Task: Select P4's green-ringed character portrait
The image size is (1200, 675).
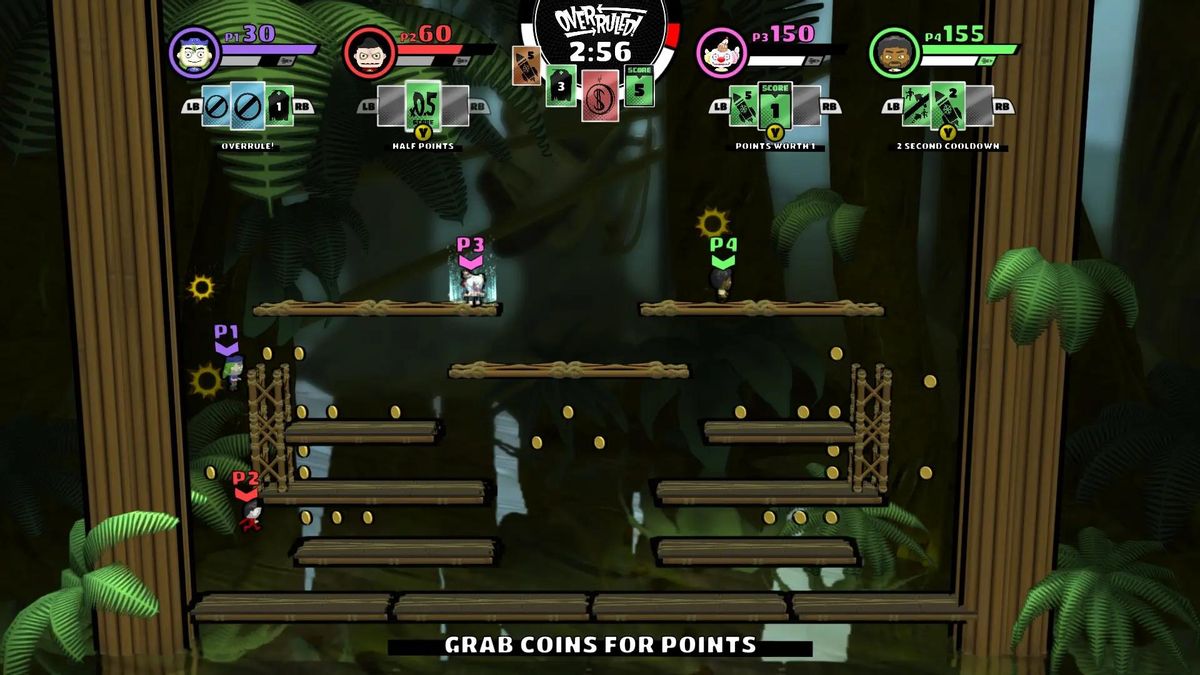Action: click(894, 53)
